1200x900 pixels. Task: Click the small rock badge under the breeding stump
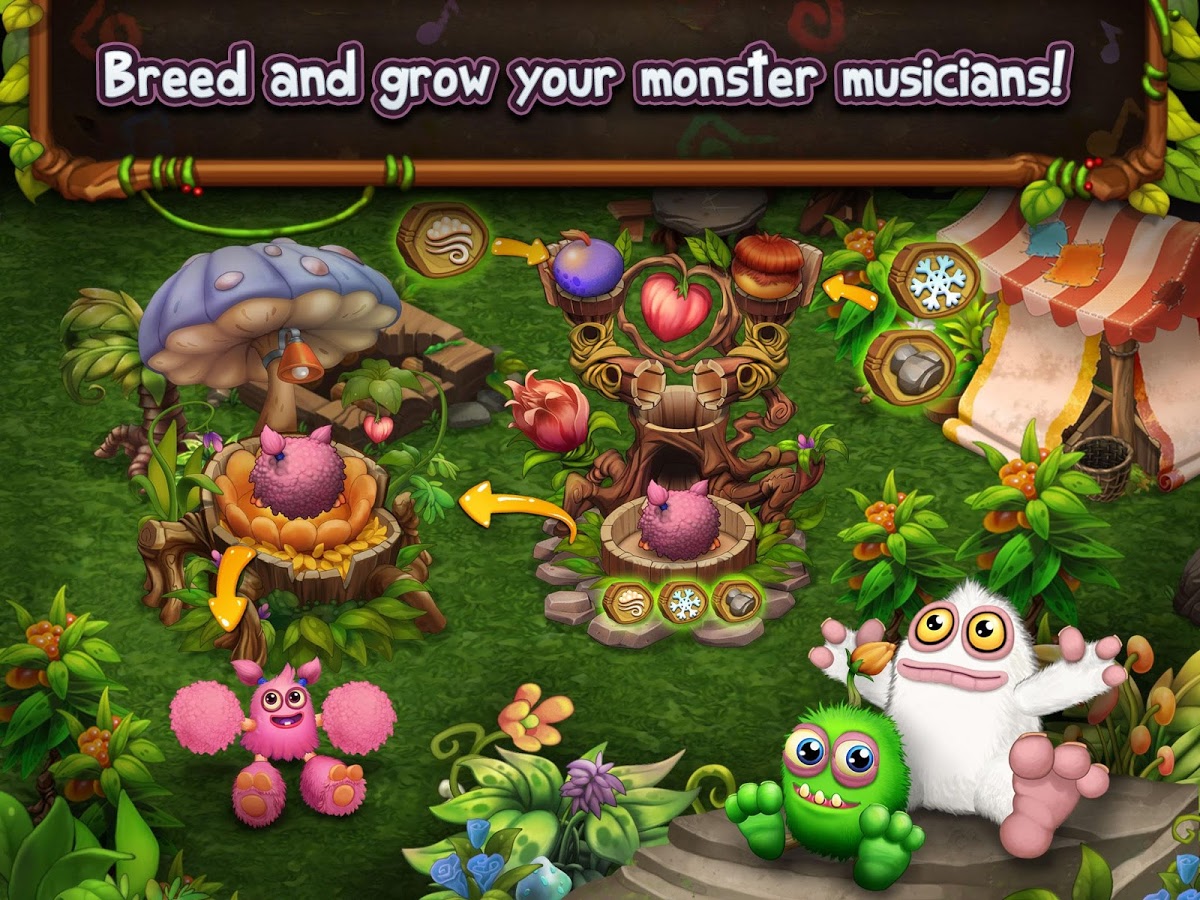737,601
